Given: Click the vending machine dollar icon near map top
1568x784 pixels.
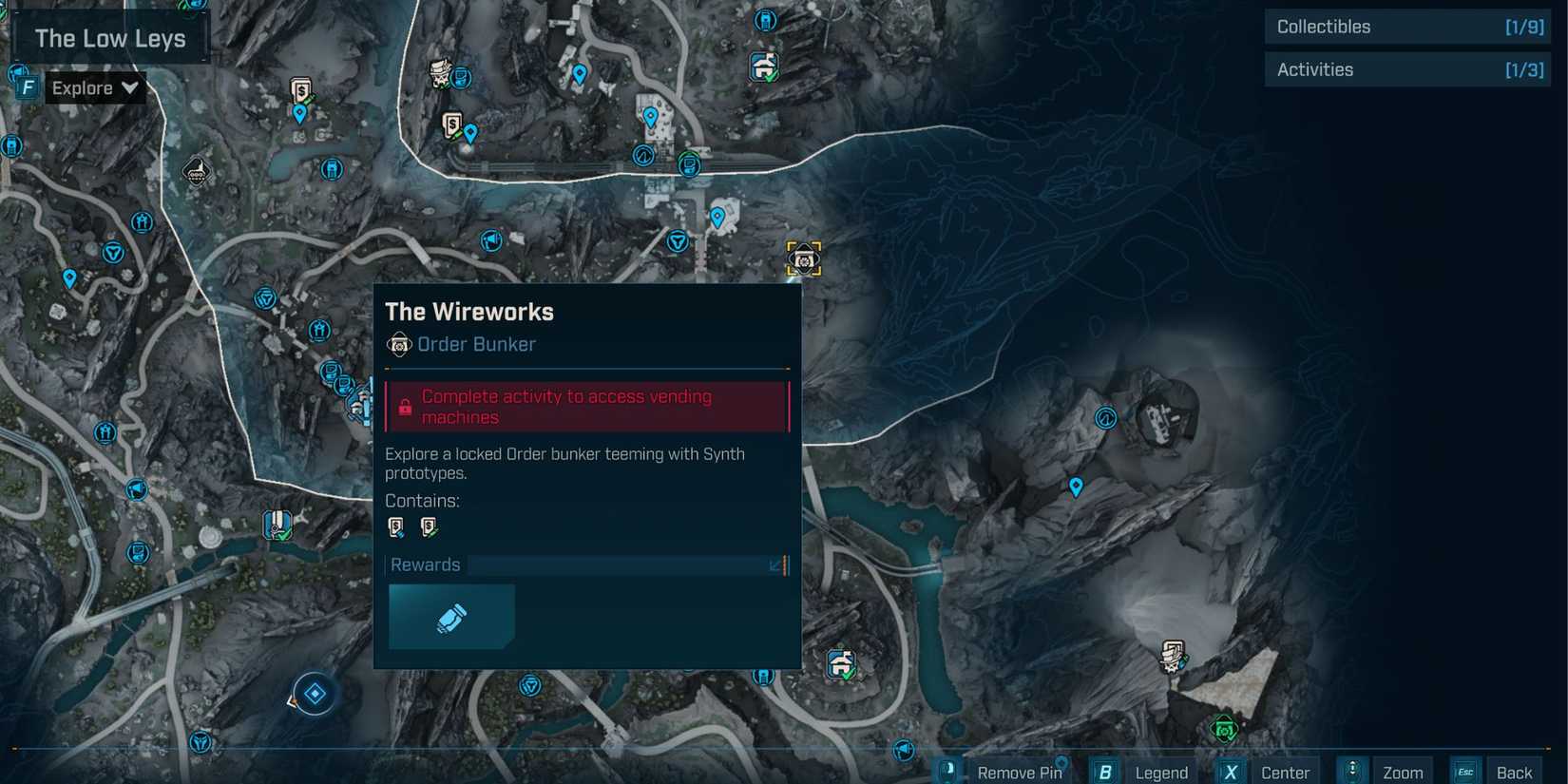Looking at the screenshot, I should click(299, 92).
